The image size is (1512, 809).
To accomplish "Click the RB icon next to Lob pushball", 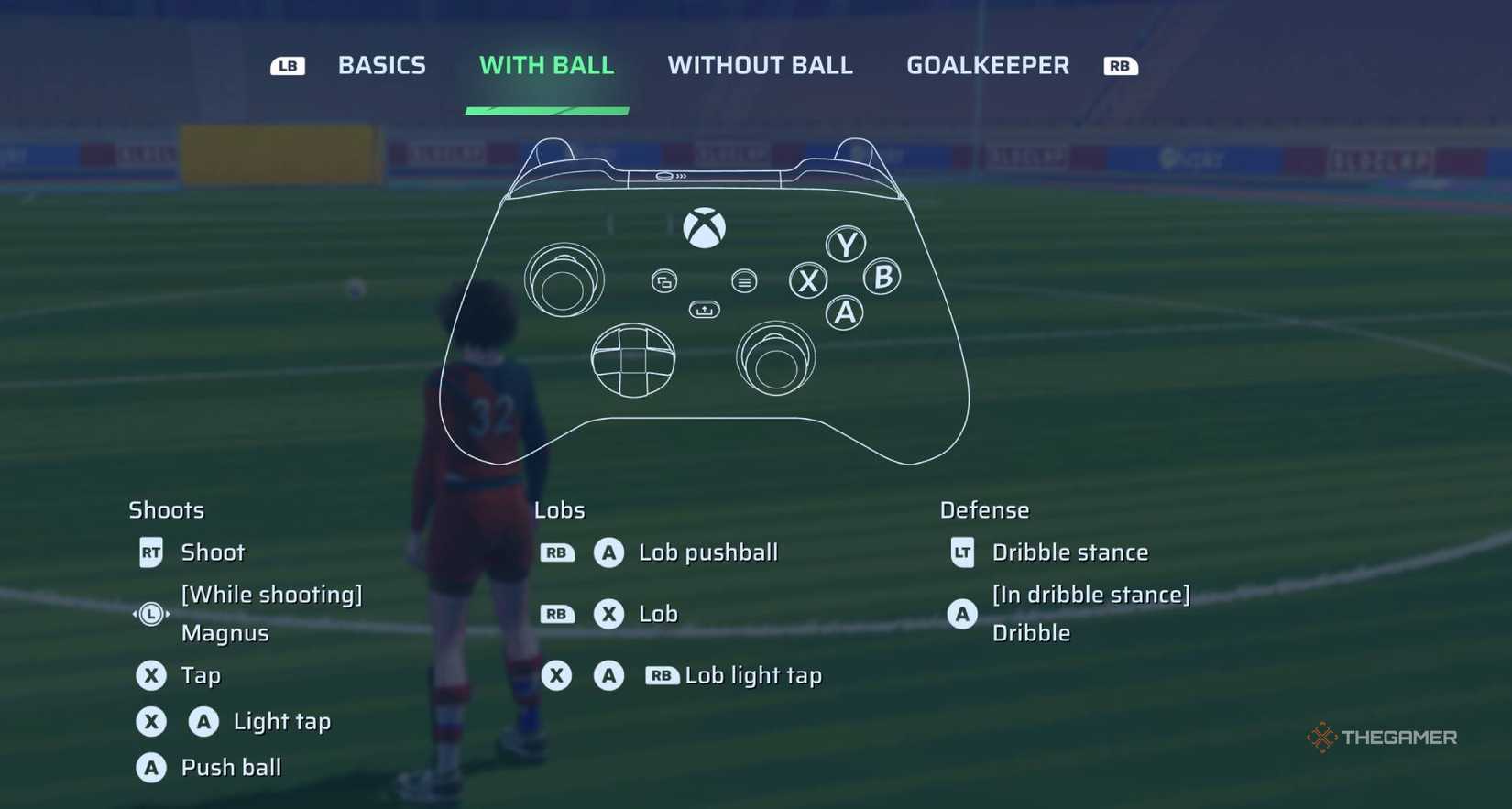I will point(557,552).
